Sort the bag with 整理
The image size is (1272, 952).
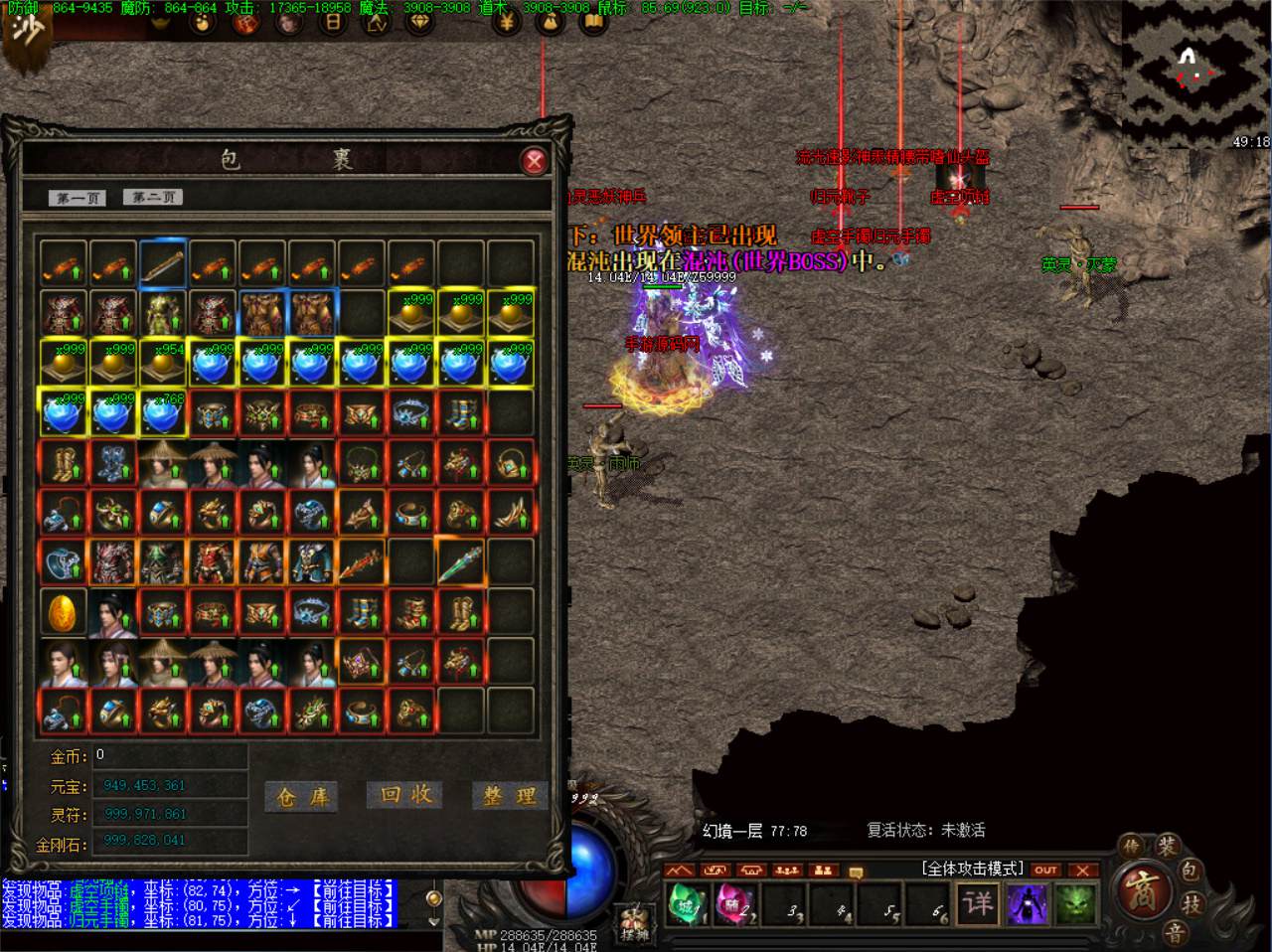click(x=510, y=796)
